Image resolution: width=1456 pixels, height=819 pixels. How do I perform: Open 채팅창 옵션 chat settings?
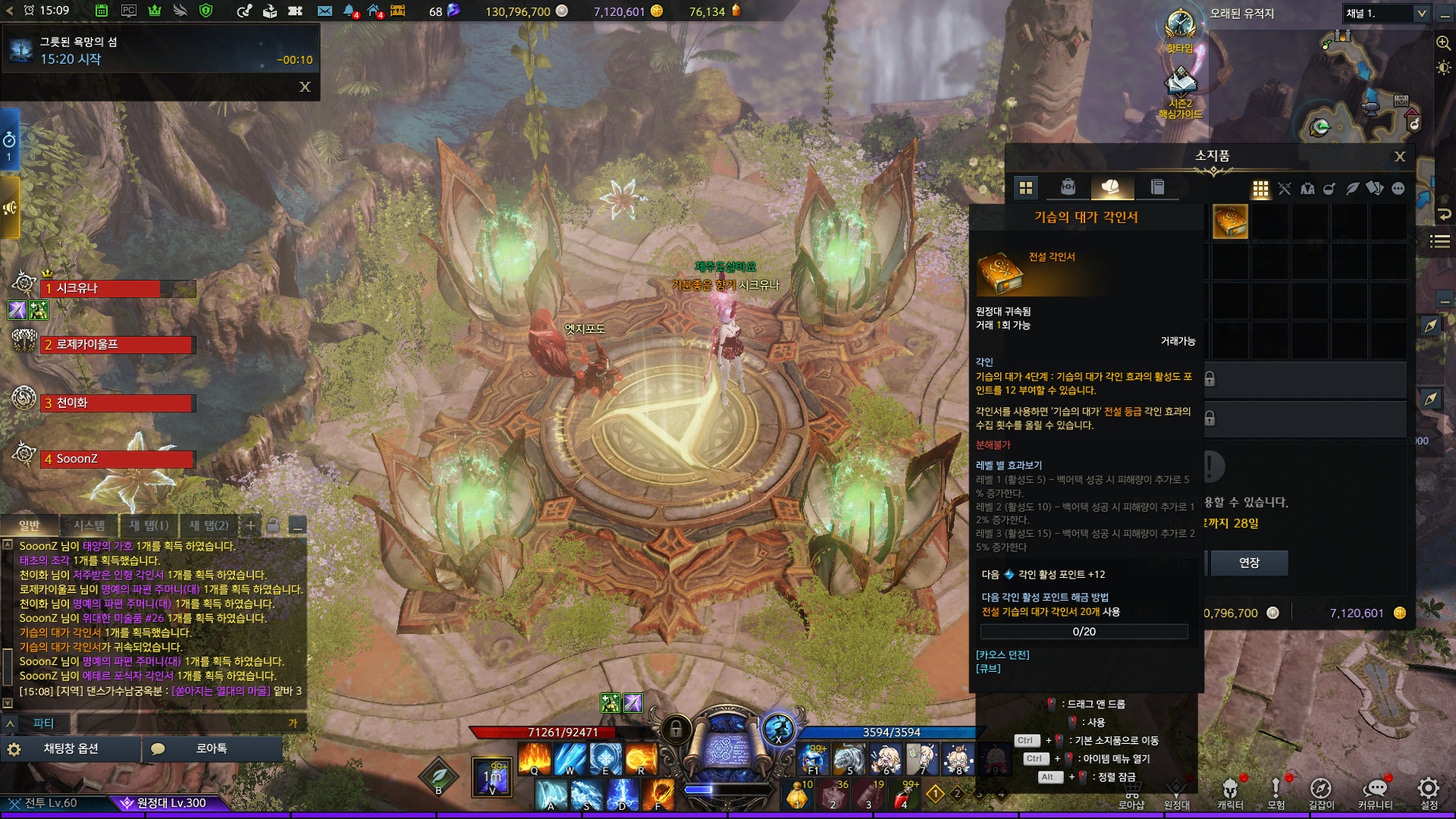(70, 748)
